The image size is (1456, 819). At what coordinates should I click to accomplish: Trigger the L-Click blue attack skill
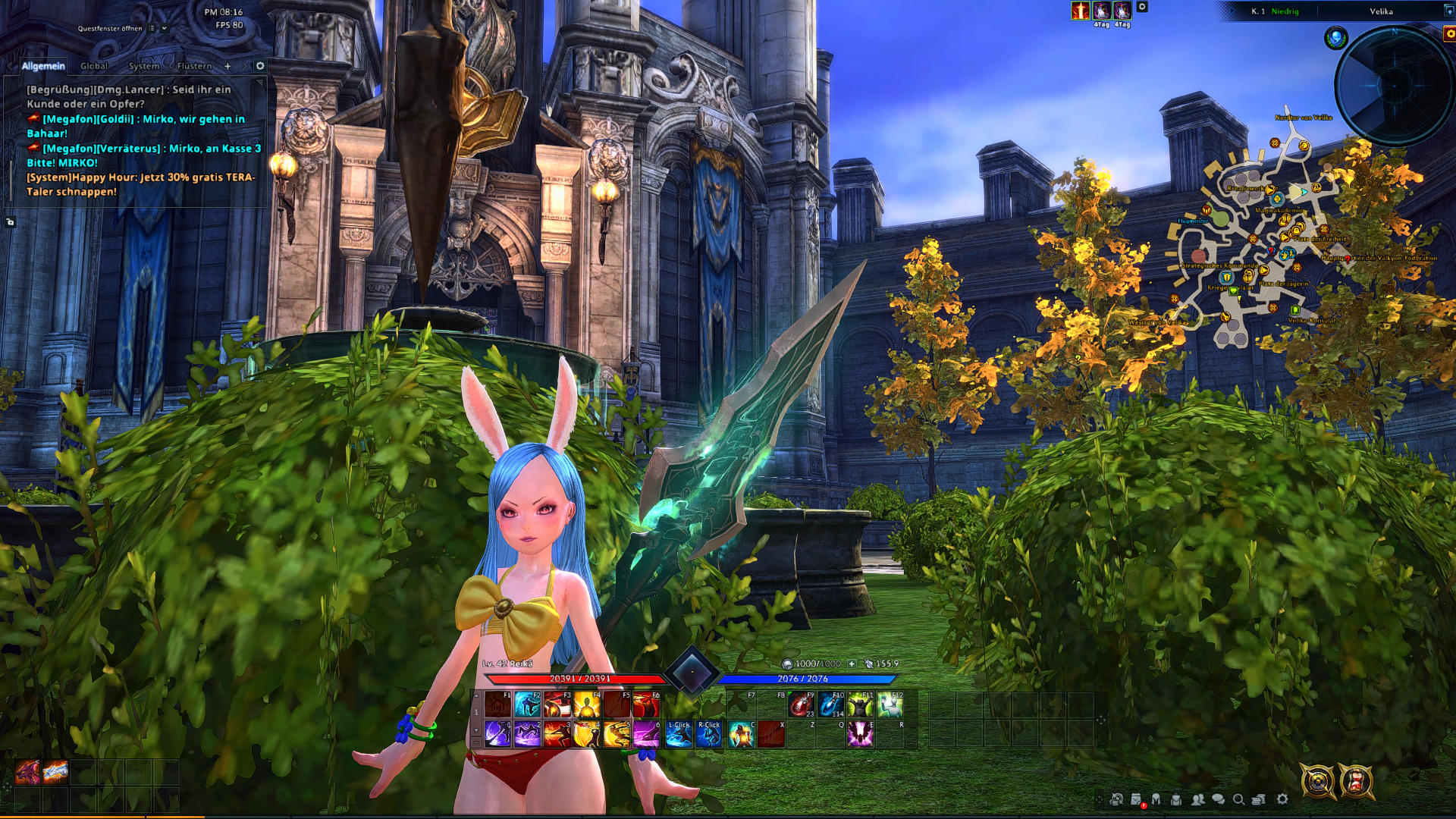point(679,734)
